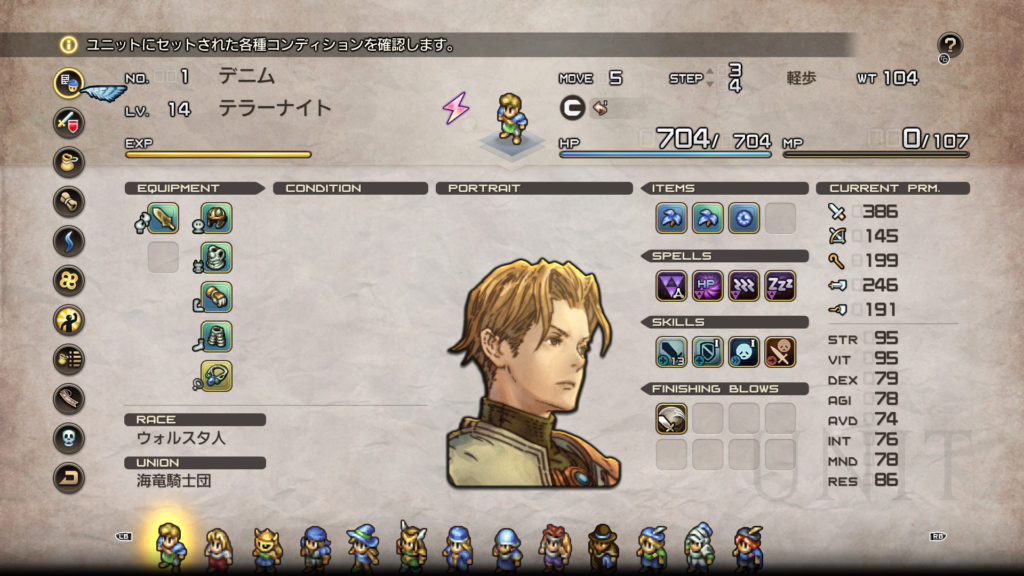Select the Zzz sleep spell
The width and height of the screenshot is (1024, 576).
point(780,286)
